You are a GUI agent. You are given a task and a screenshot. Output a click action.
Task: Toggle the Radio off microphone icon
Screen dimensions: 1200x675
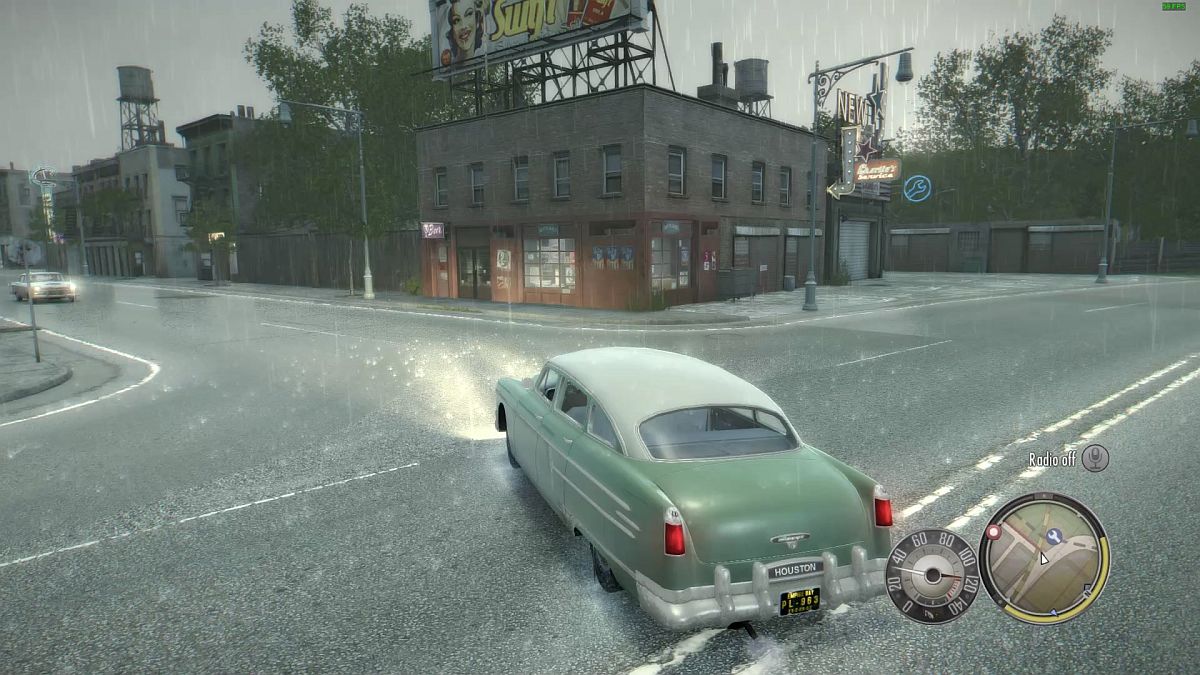(1095, 459)
